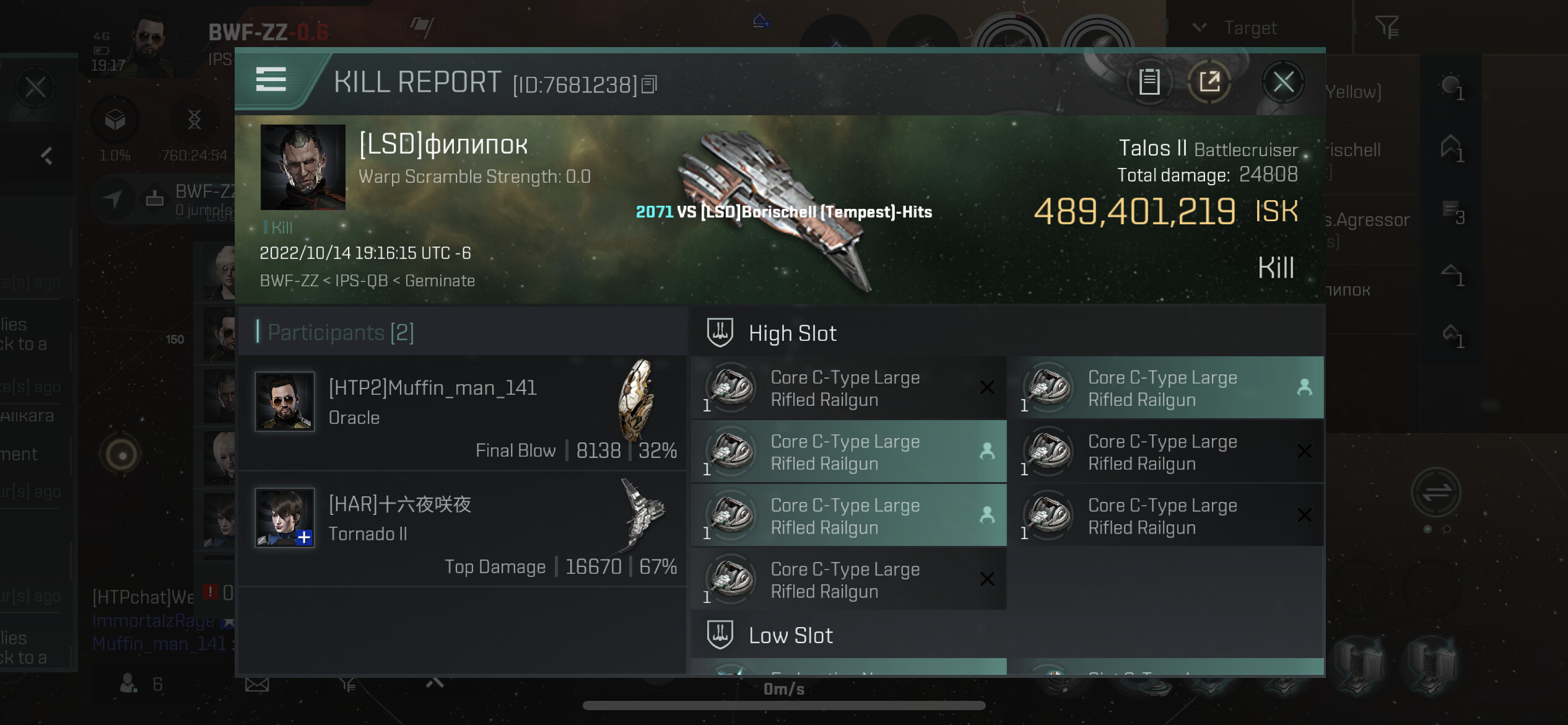Close the Kill Report window
1568x725 pixels.
(1283, 82)
